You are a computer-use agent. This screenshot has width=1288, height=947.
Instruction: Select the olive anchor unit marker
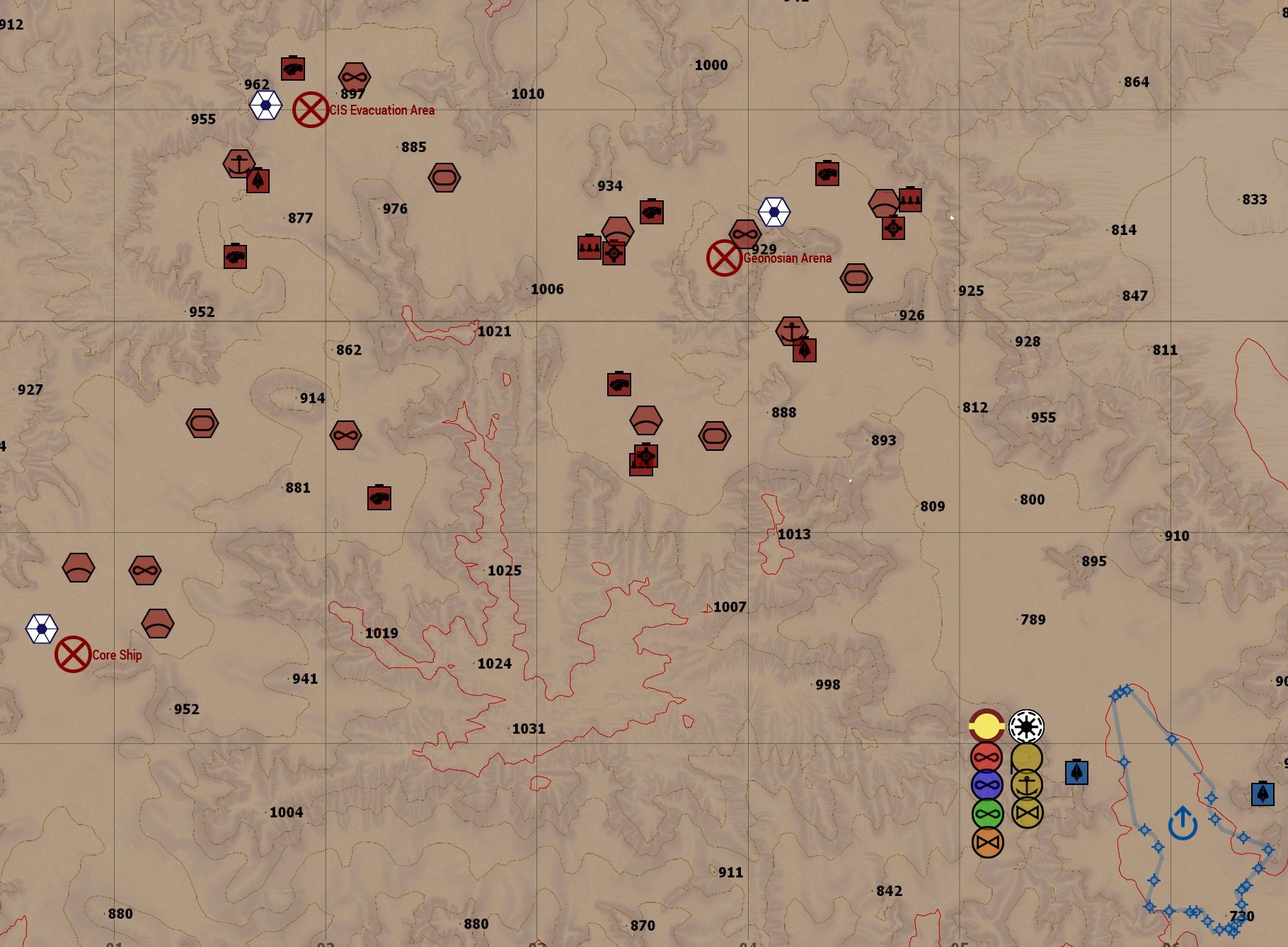click(1027, 785)
